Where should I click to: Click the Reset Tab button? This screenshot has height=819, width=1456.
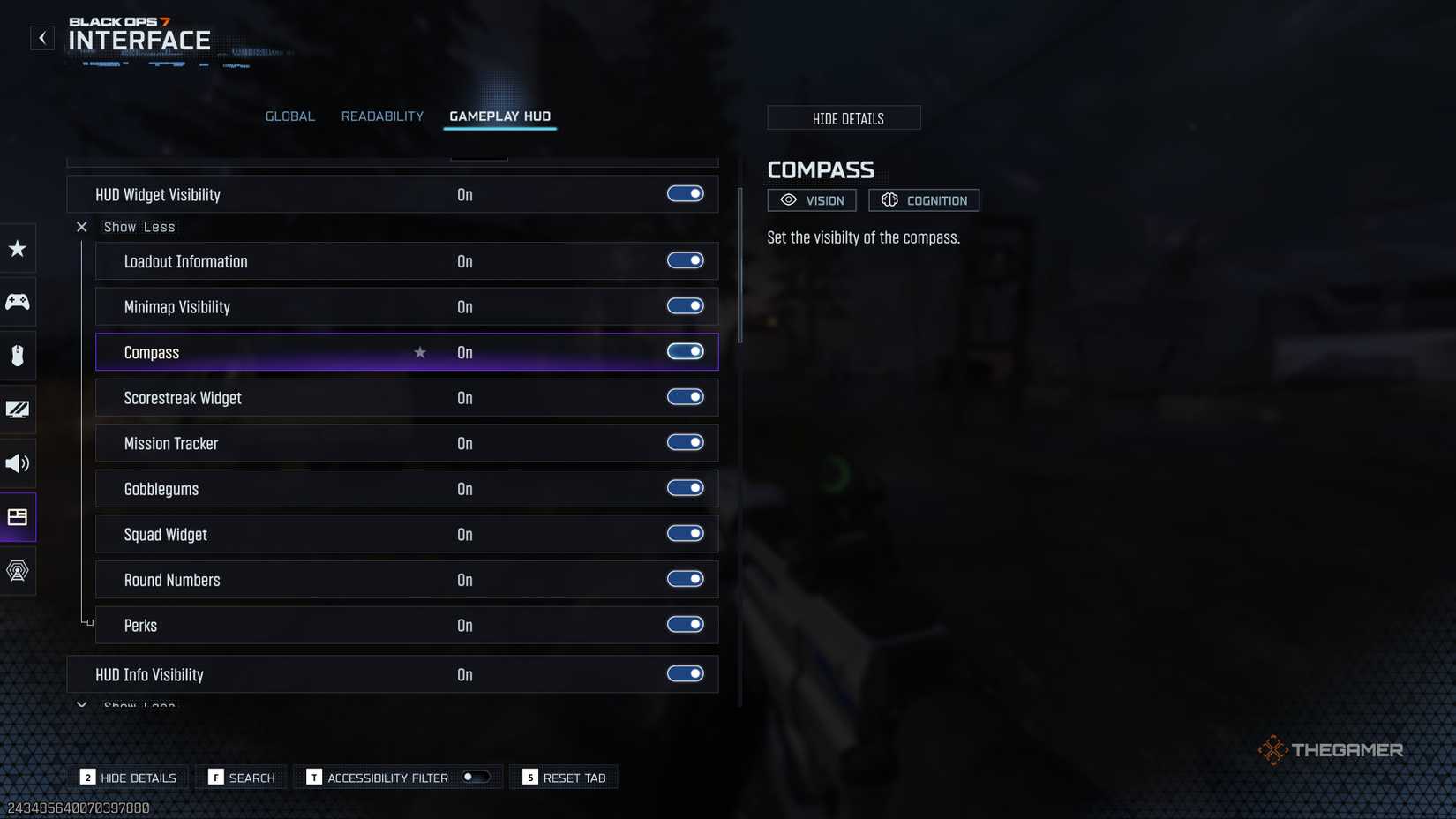(x=563, y=777)
